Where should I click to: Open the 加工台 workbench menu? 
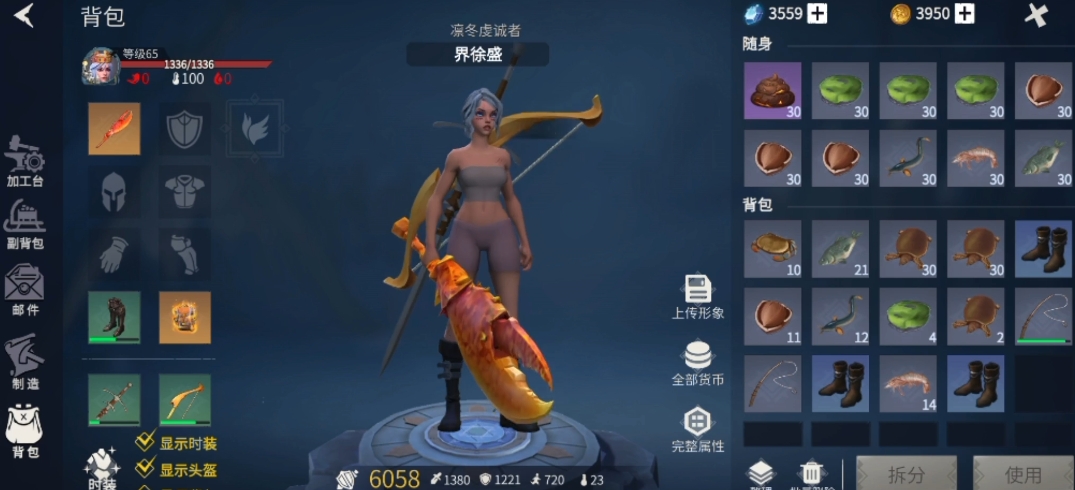[x=24, y=162]
